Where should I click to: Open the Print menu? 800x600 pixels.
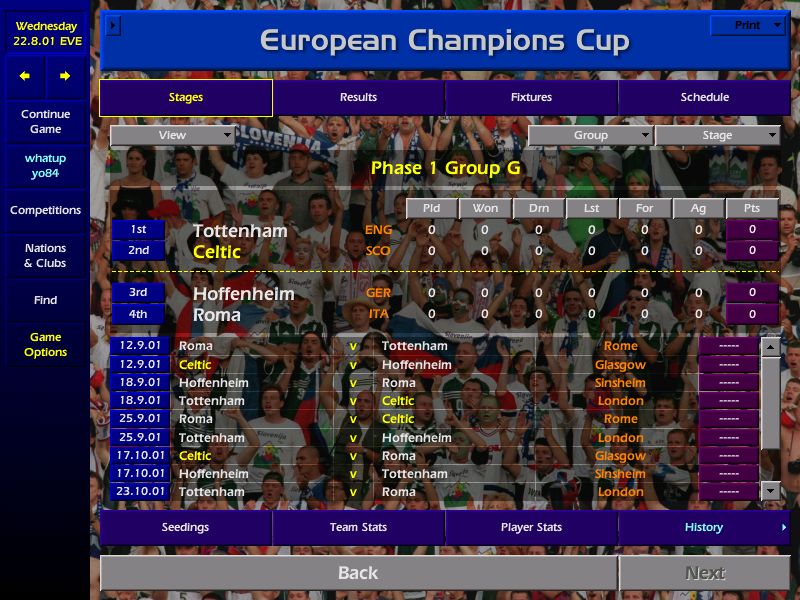click(x=747, y=25)
